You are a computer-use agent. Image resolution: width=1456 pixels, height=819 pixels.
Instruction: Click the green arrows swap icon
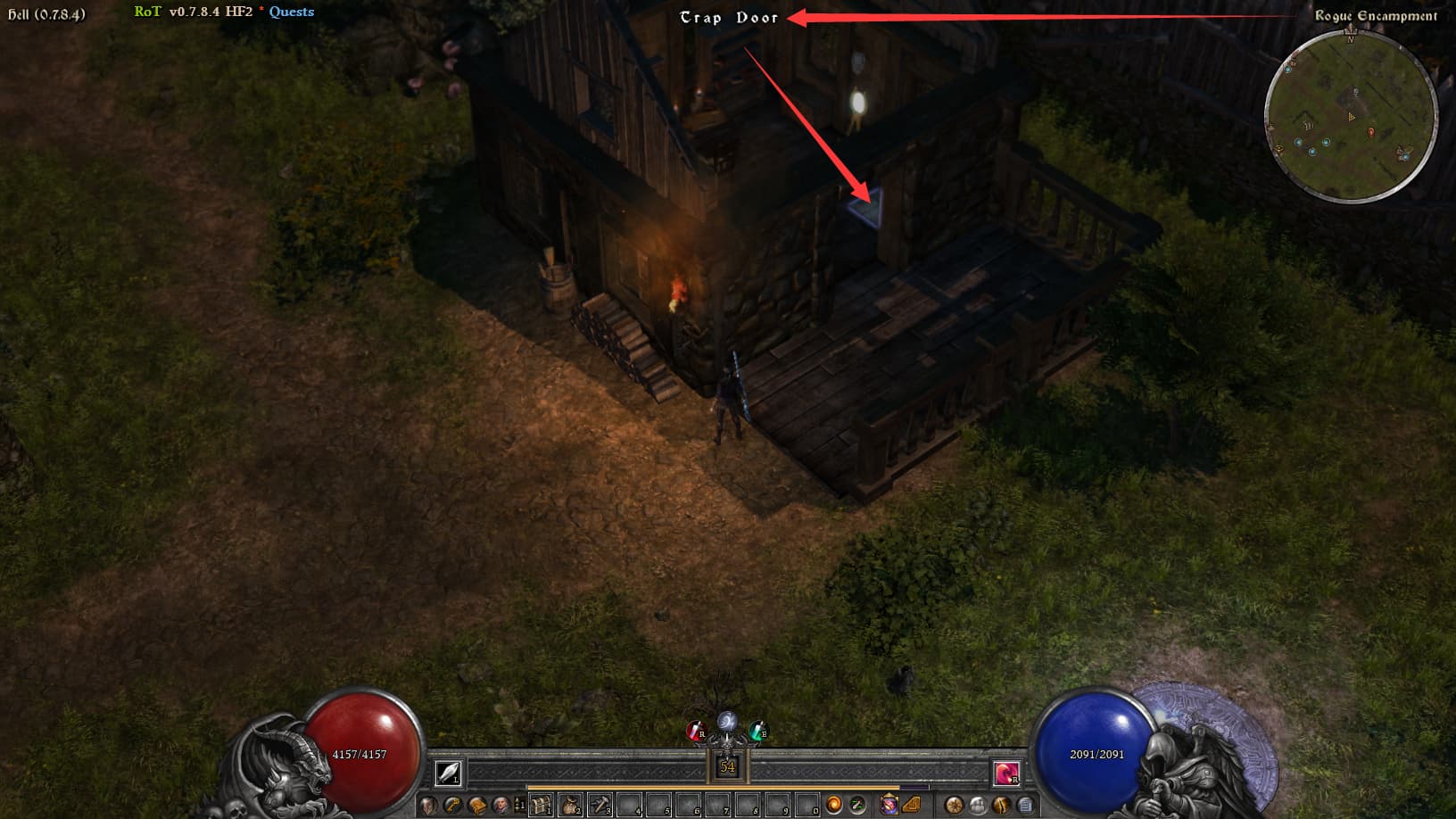pos(857,805)
